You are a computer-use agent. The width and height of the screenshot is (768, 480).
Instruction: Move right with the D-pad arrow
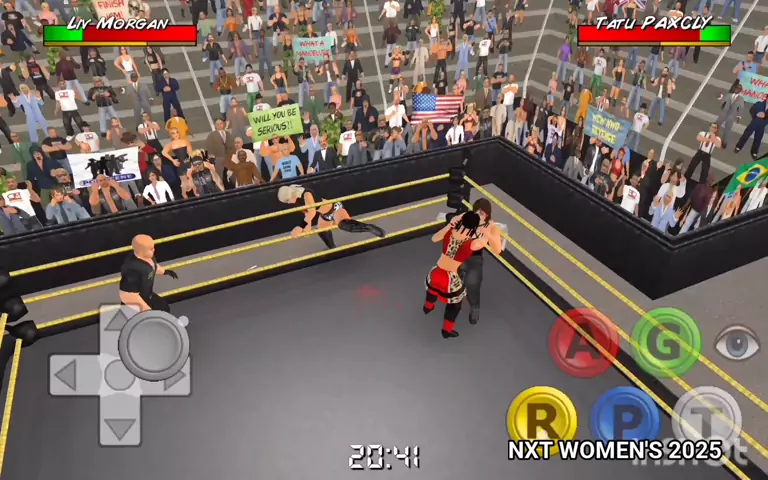(178, 377)
